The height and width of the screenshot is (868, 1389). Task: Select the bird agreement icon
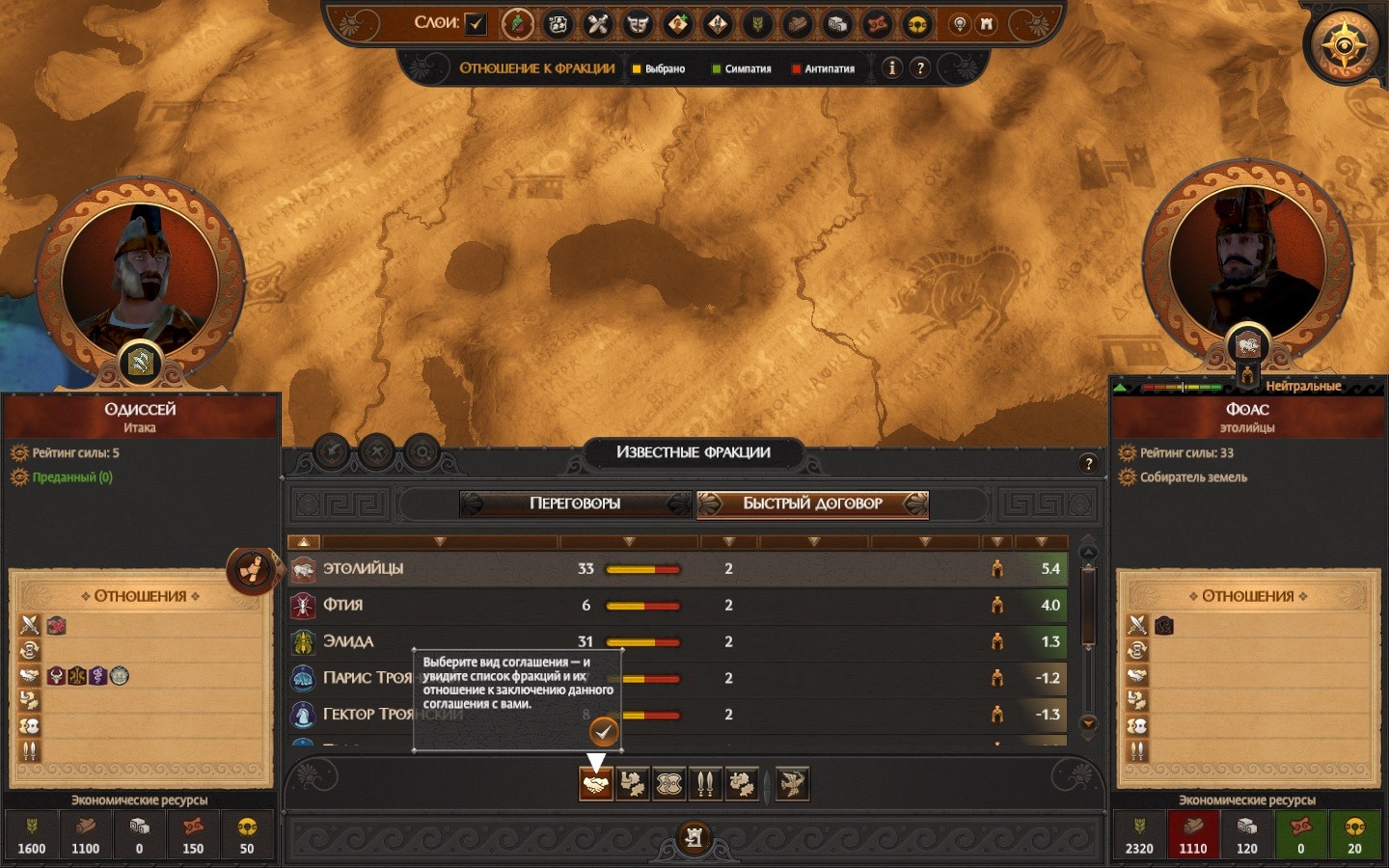pos(792,784)
